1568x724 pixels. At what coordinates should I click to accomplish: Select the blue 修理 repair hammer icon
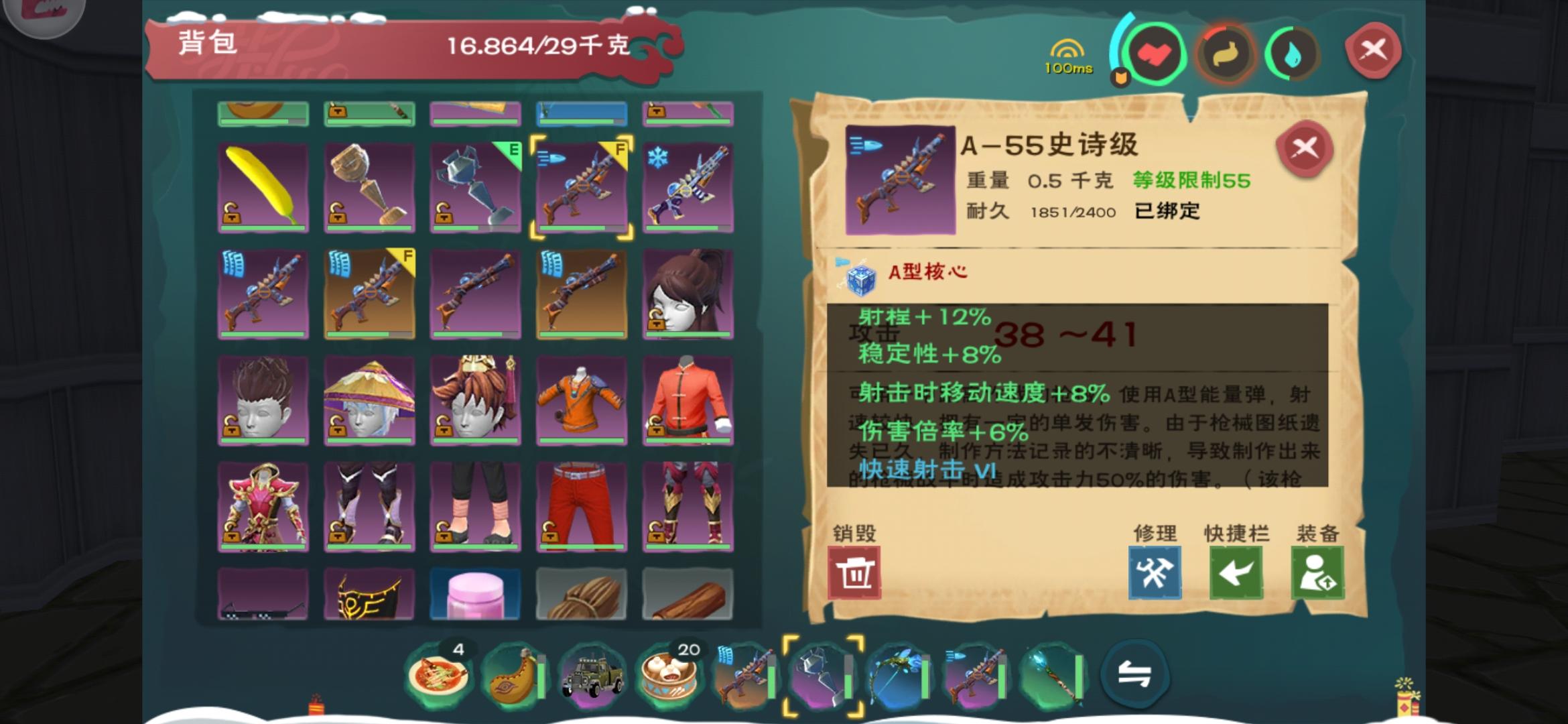click(x=1154, y=573)
